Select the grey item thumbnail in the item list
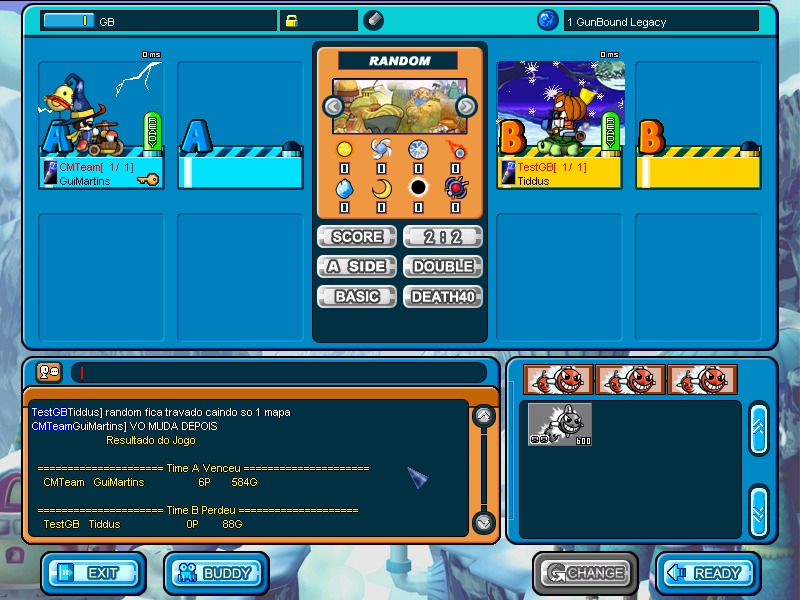Viewport: 800px width, 600px height. [x=560, y=423]
